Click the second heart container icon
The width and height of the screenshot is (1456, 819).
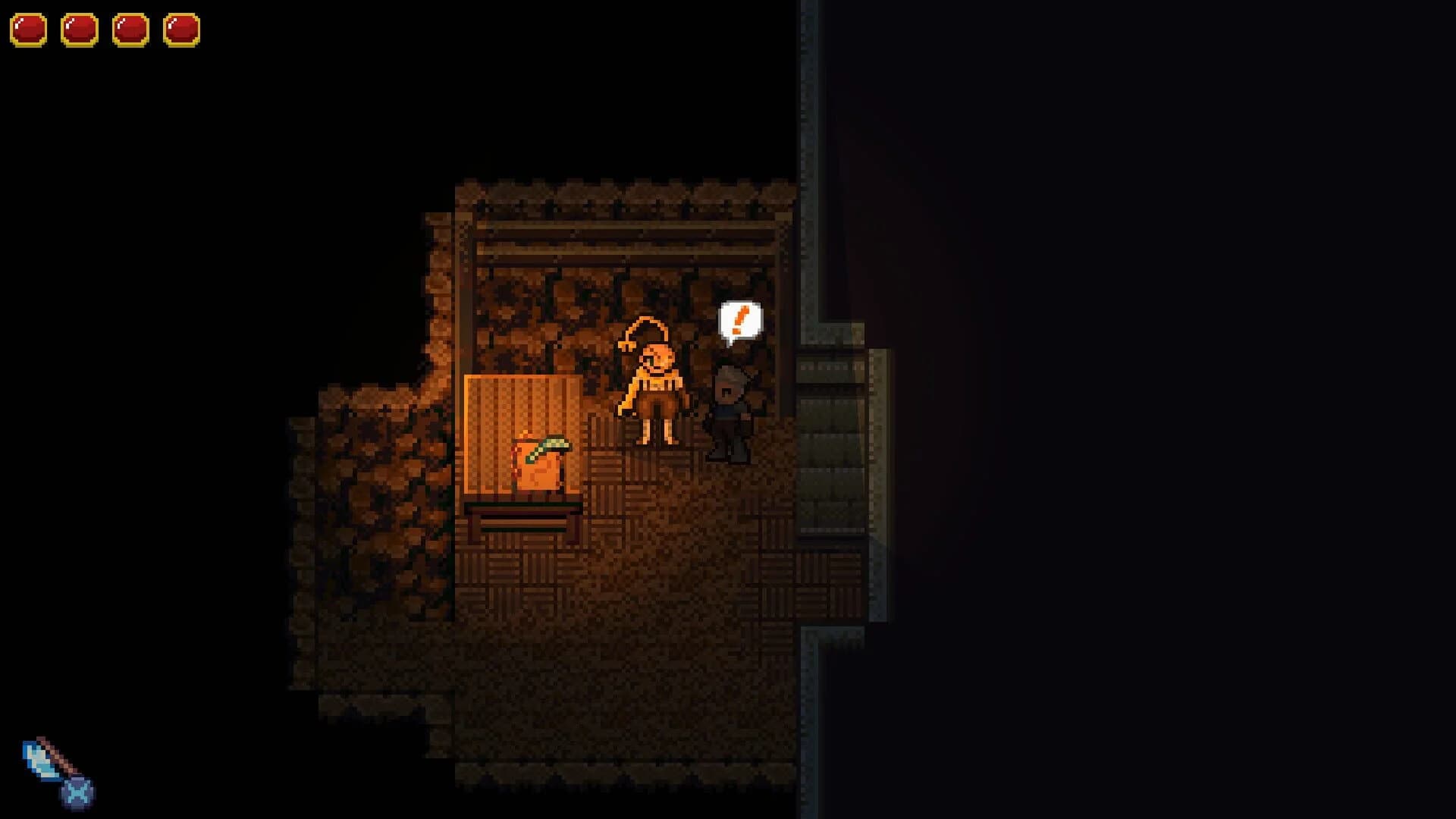[x=80, y=30]
